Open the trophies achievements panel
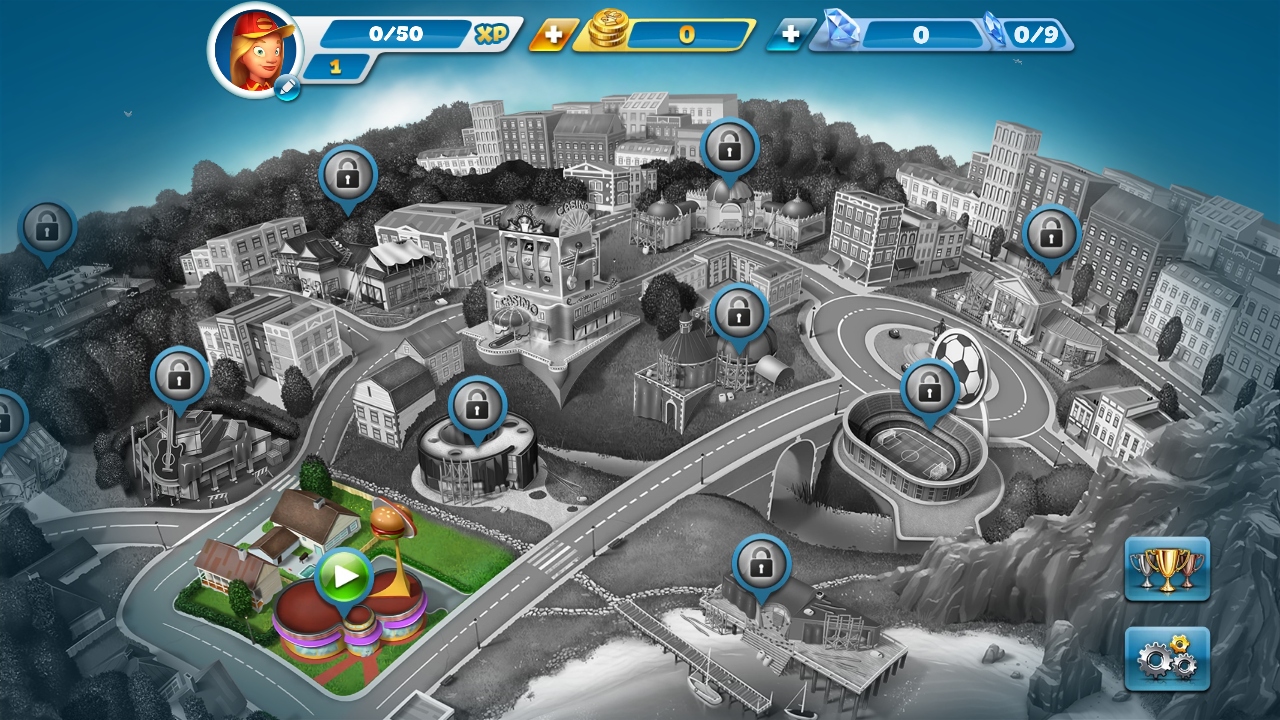Screen dimensions: 1280x720 (1166, 569)
